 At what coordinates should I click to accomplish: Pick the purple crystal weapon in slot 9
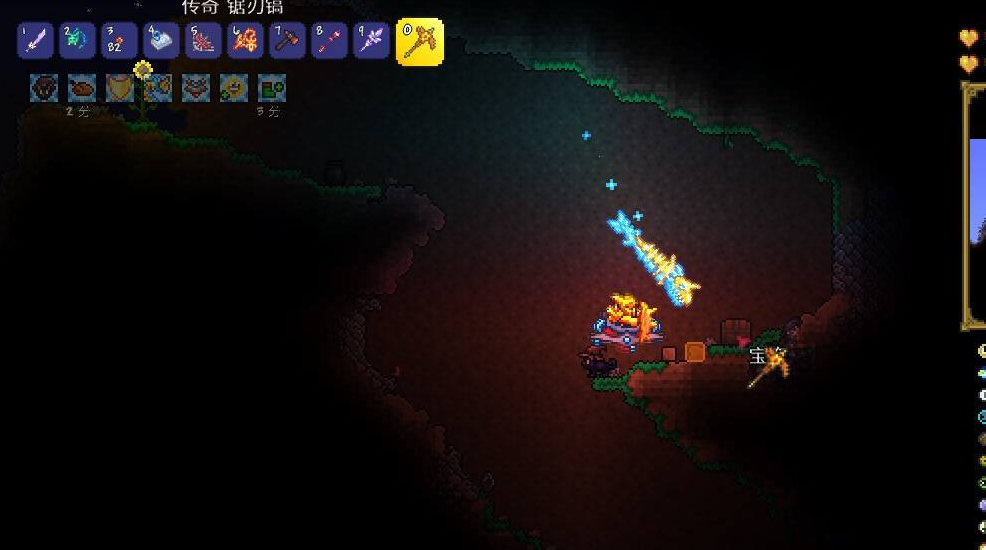point(371,41)
